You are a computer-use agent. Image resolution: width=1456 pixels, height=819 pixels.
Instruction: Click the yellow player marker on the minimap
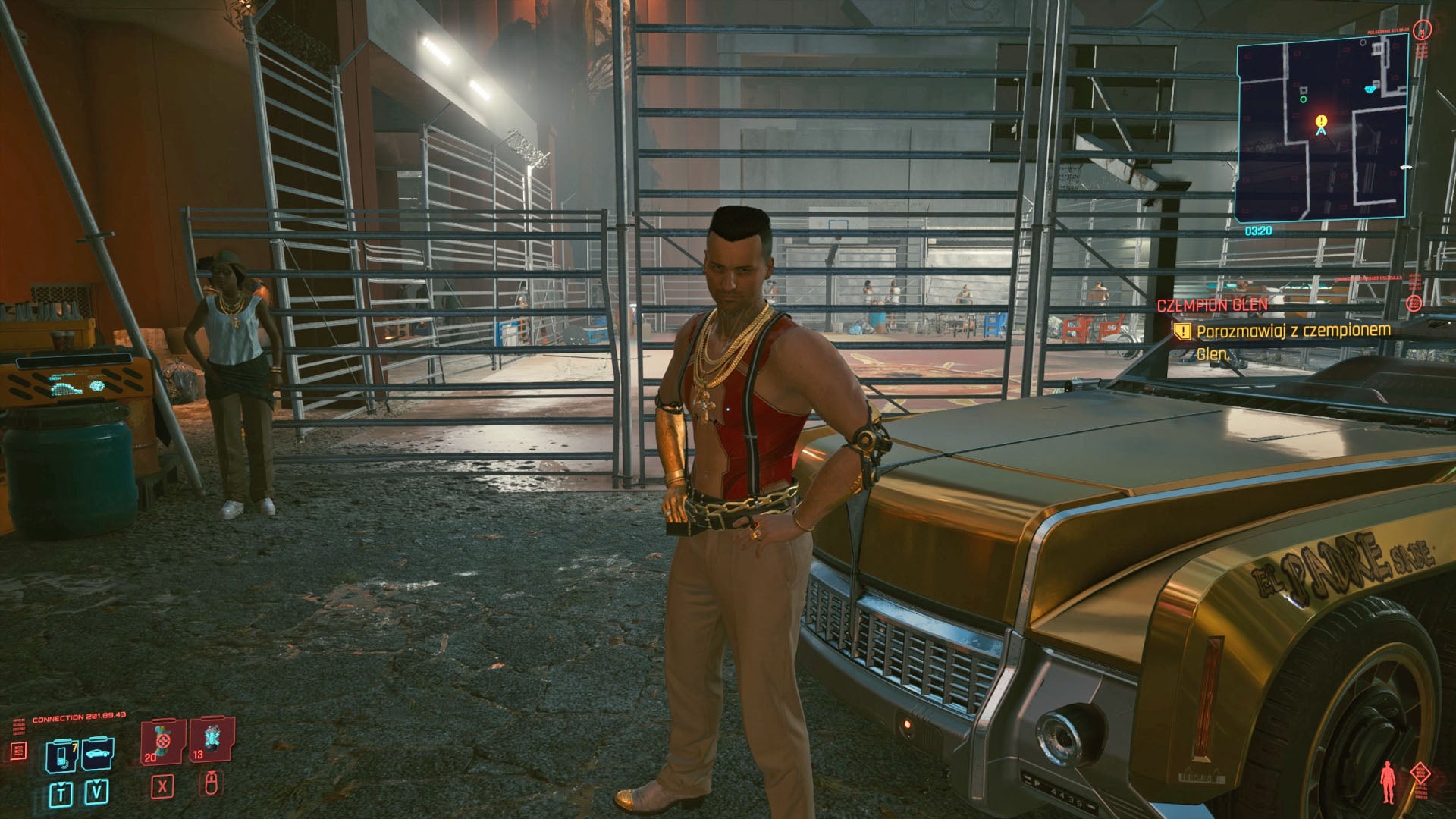pyautogui.click(x=1320, y=122)
